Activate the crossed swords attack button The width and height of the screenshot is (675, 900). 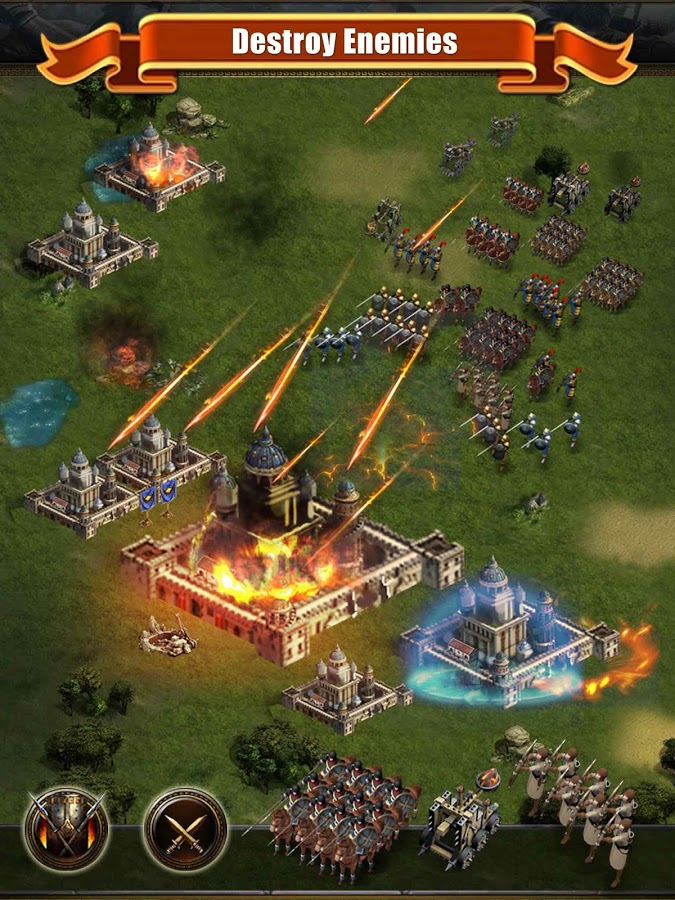(x=185, y=828)
